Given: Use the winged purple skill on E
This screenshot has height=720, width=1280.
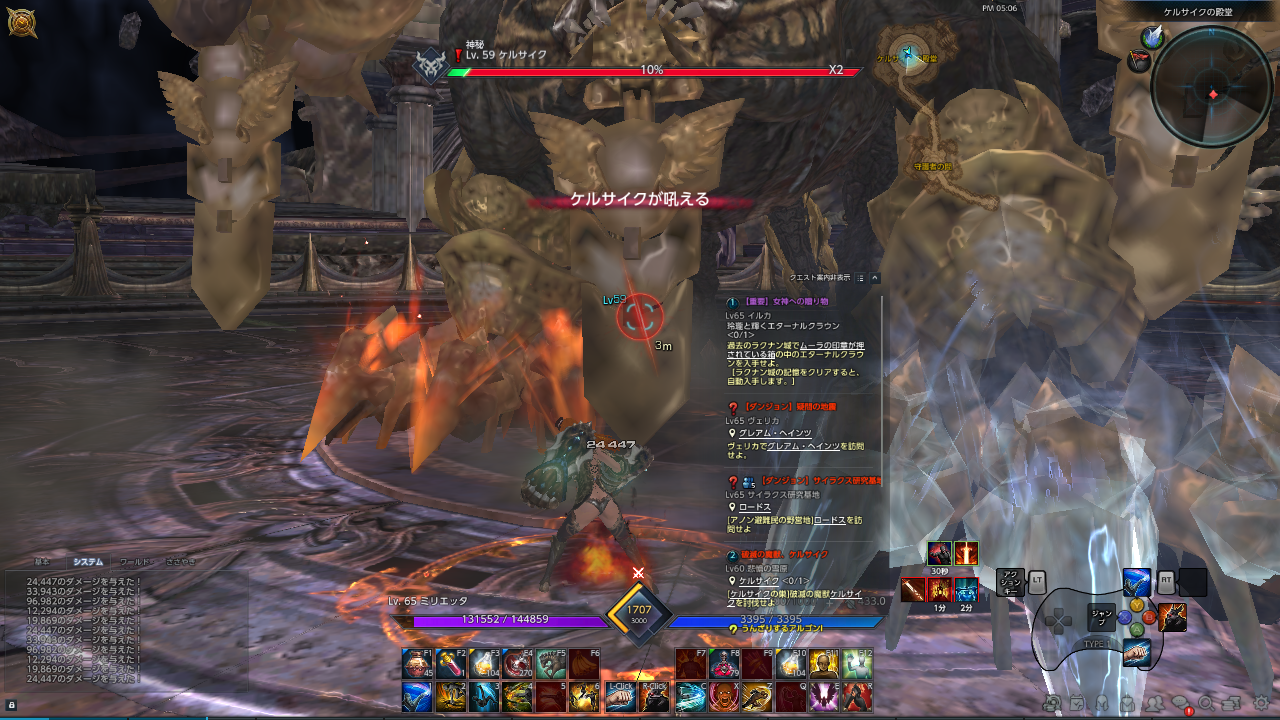Looking at the screenshot, I should pyautogui.click(x=824, y=697).
